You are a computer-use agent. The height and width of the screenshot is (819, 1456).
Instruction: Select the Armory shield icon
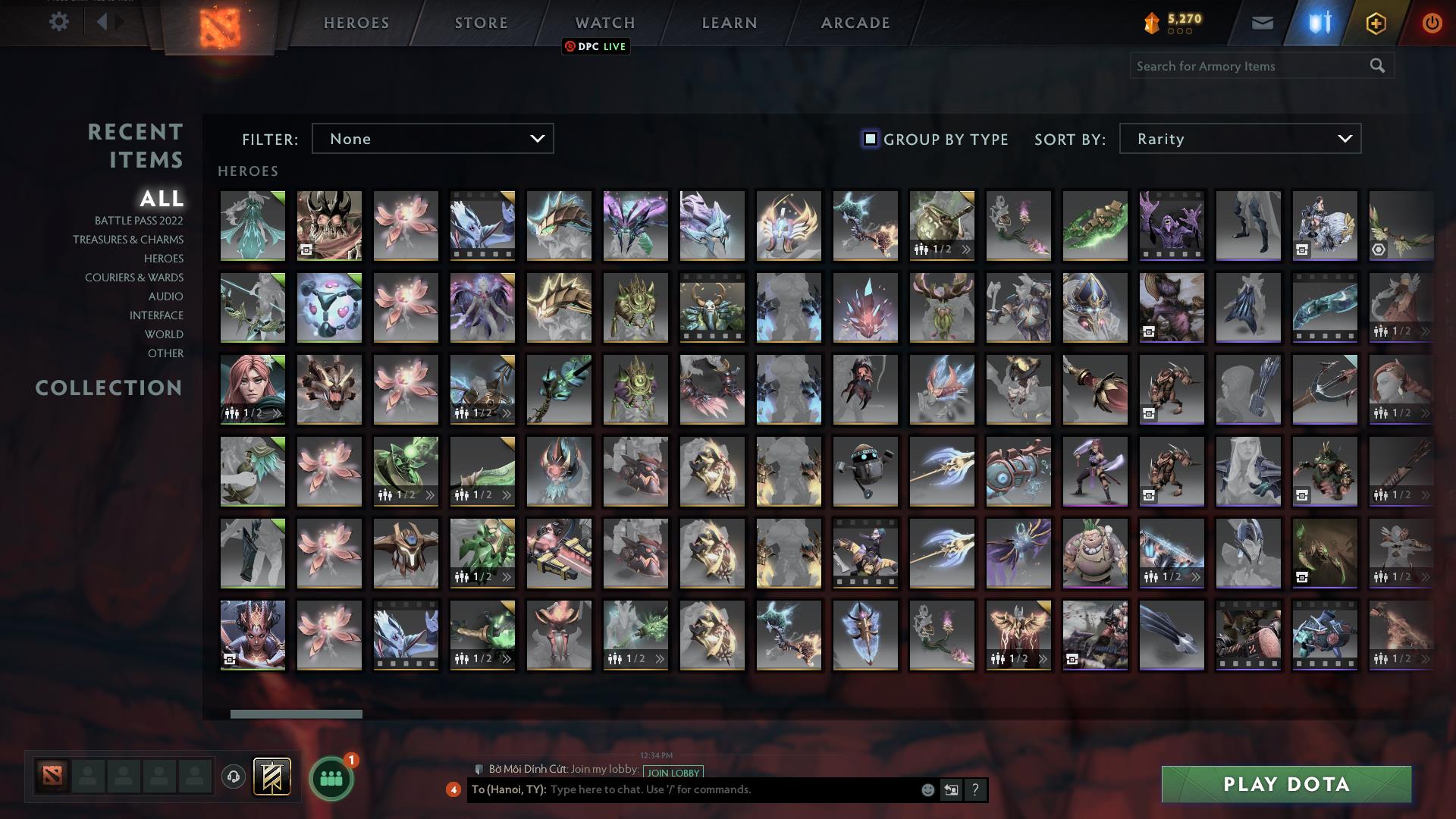pos(1318,23)
